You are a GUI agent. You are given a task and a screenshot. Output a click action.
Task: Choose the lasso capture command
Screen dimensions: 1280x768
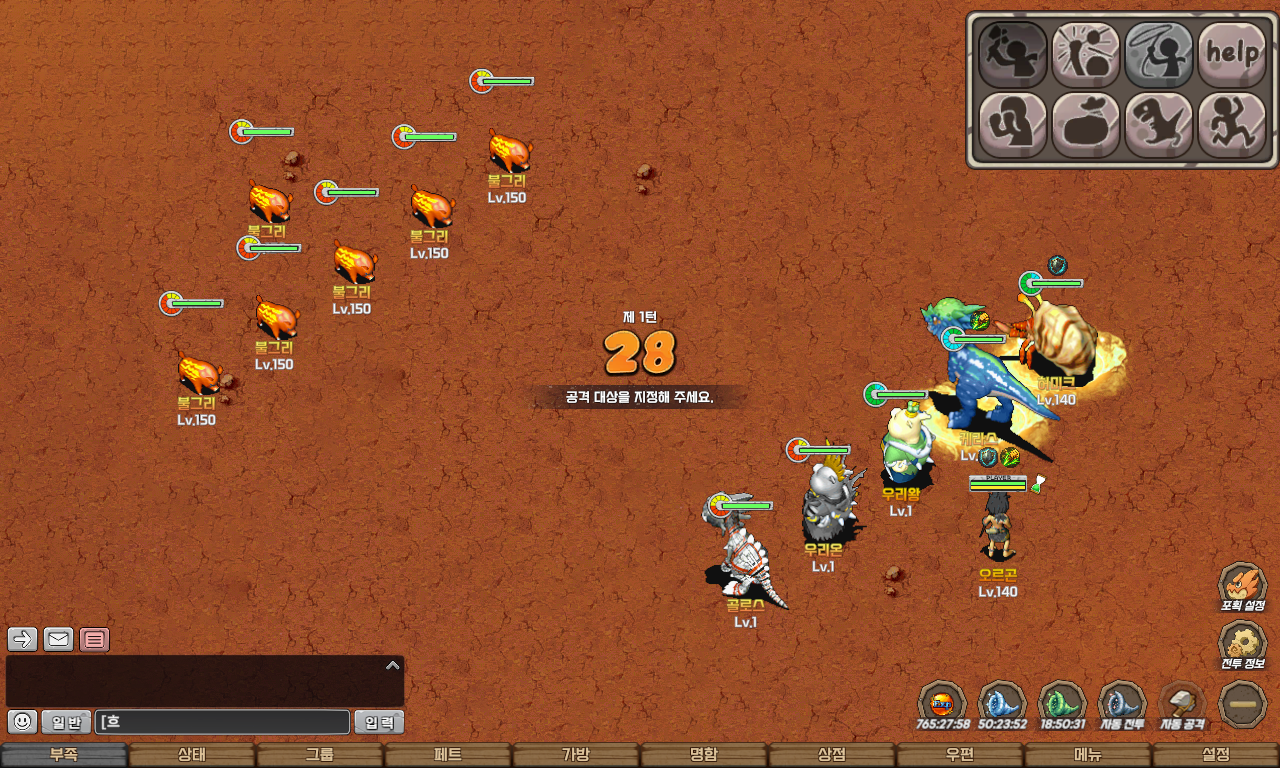tap(1159, 54)
